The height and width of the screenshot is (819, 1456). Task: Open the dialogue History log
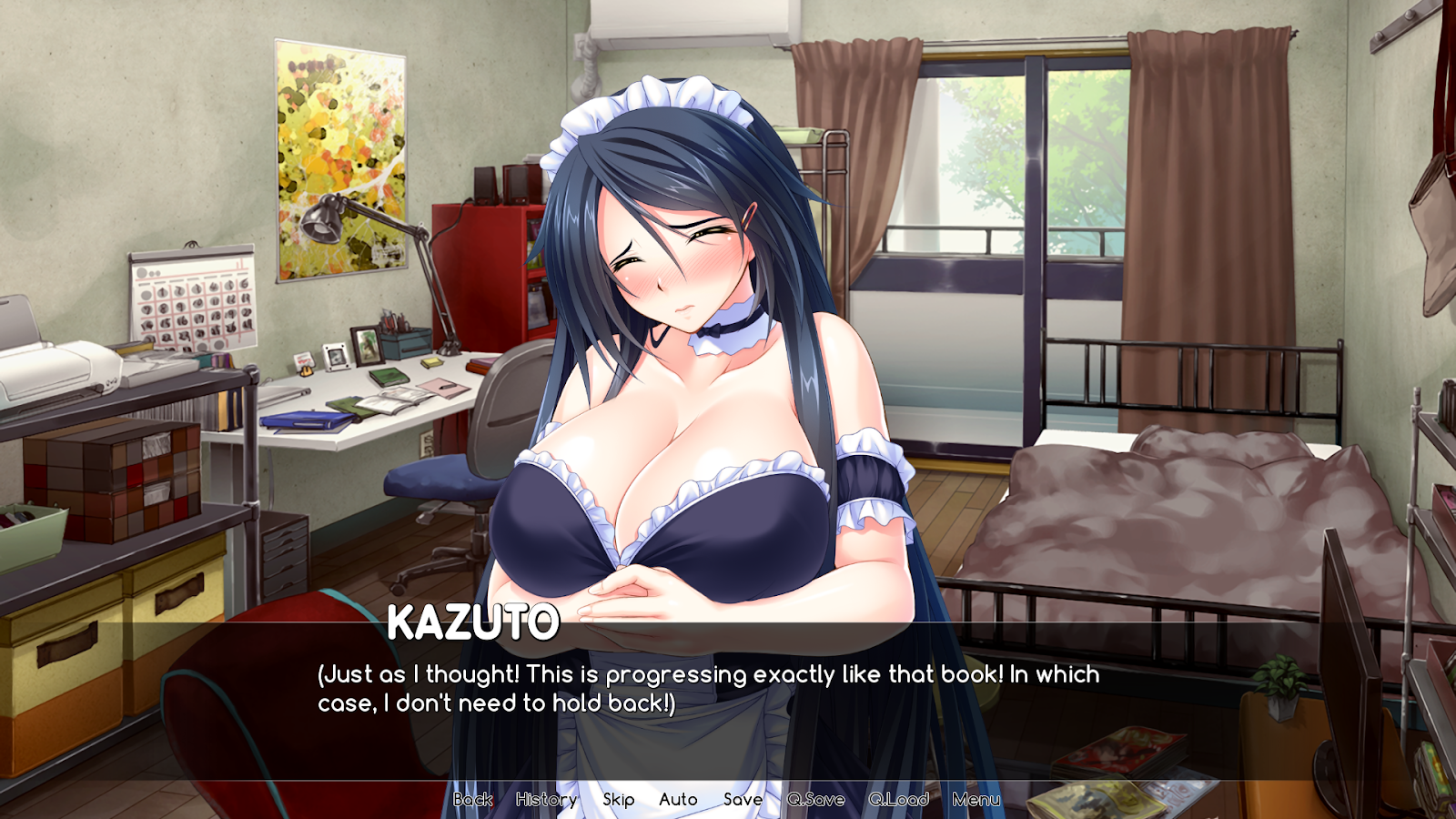tap(546, 799)
